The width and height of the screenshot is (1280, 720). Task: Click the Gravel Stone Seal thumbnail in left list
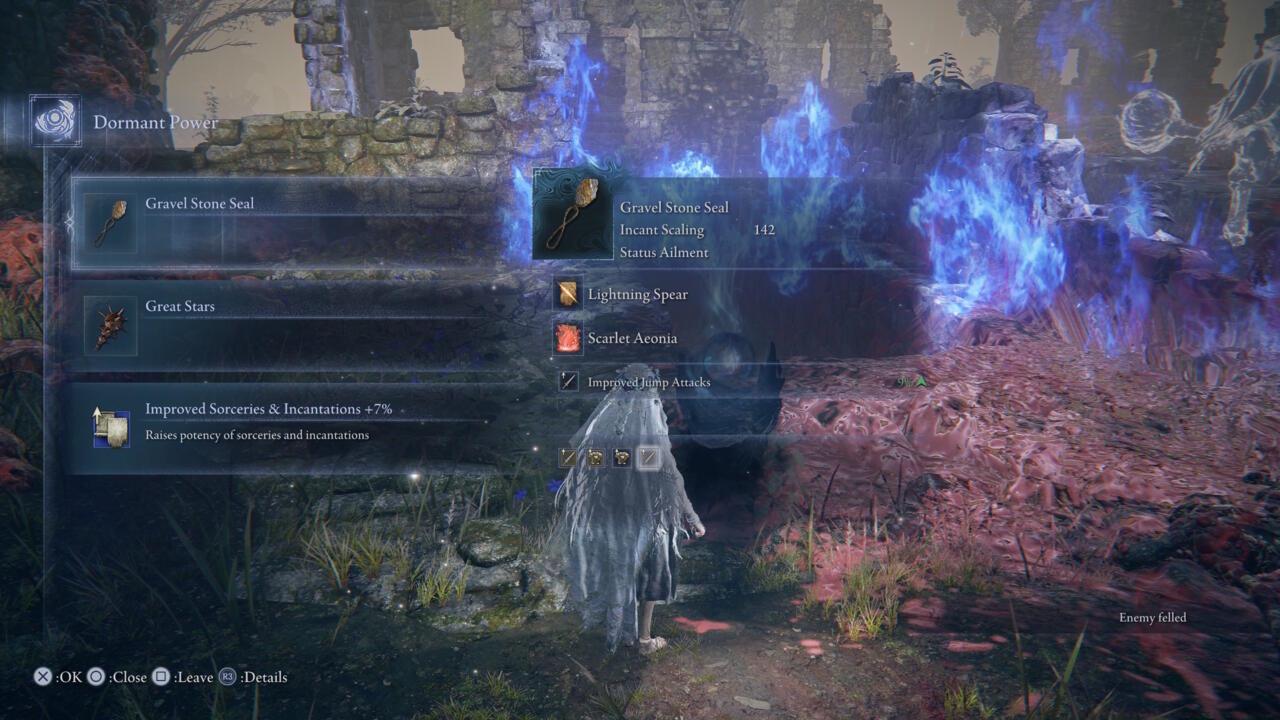[110, 221]
